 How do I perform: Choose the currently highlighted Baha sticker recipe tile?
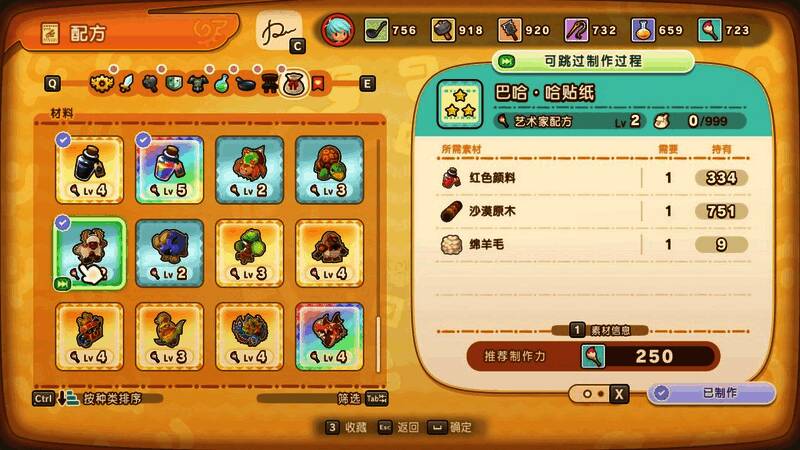[x=88, y=252]
